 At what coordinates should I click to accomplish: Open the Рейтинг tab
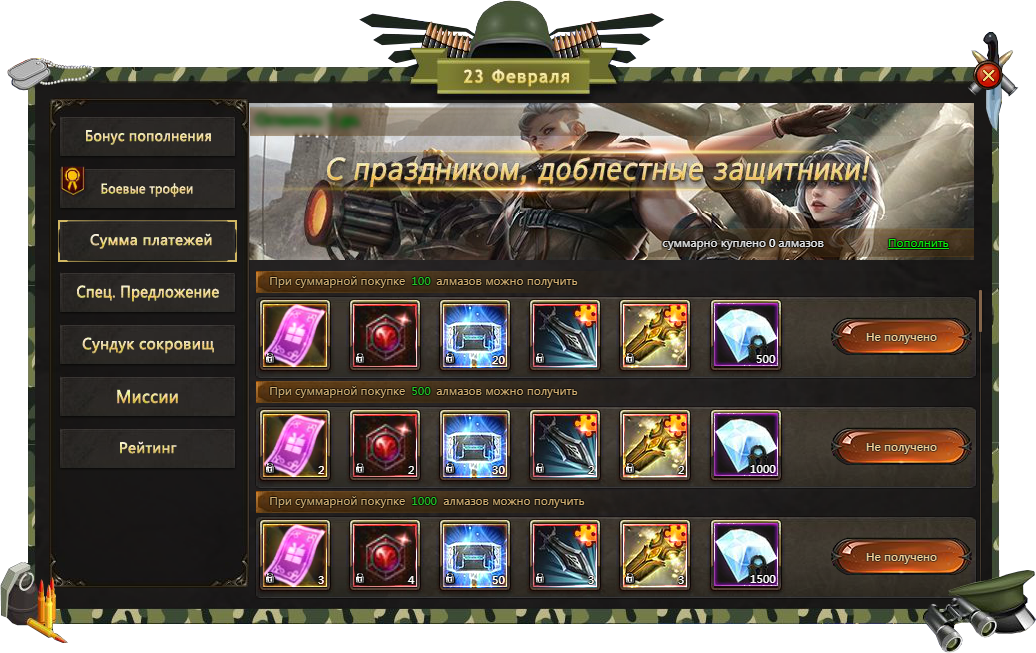click(148, 448)
